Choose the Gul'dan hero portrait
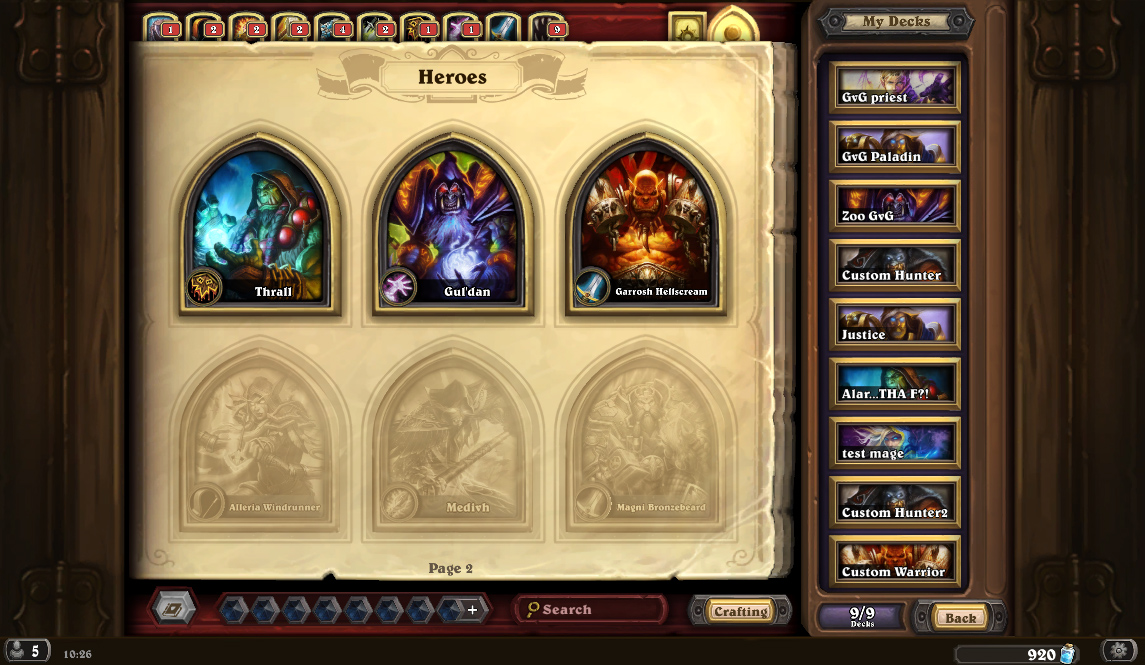The image size is (1145, 665). [x=453, y=227]
